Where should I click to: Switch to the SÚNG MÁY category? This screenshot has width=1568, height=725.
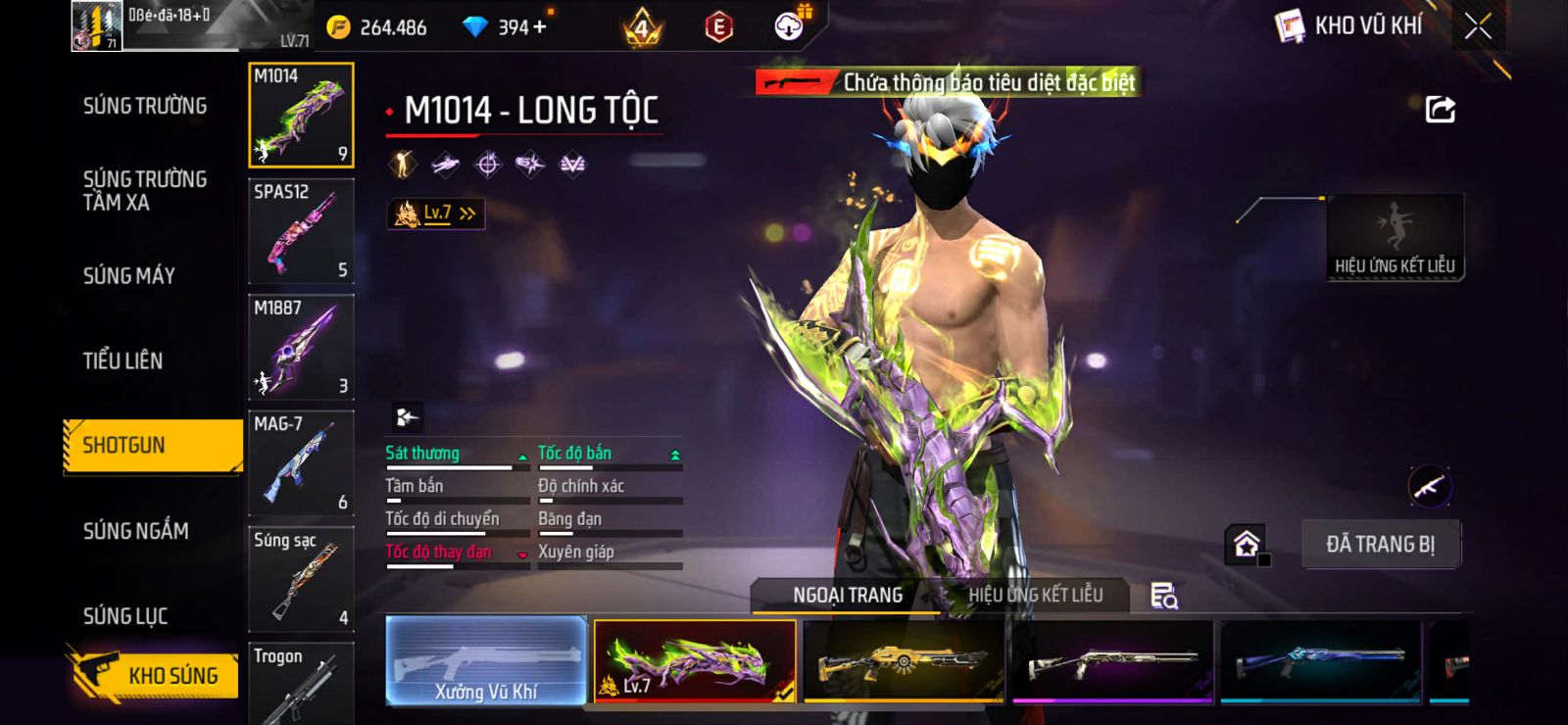click(x=129, y=276)
